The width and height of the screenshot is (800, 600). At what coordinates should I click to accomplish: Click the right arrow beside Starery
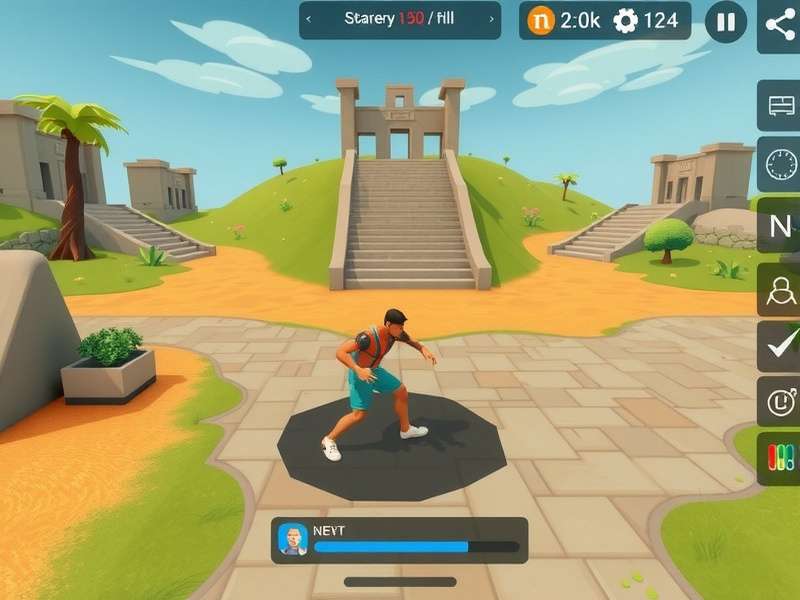click(x=490, y=19)
